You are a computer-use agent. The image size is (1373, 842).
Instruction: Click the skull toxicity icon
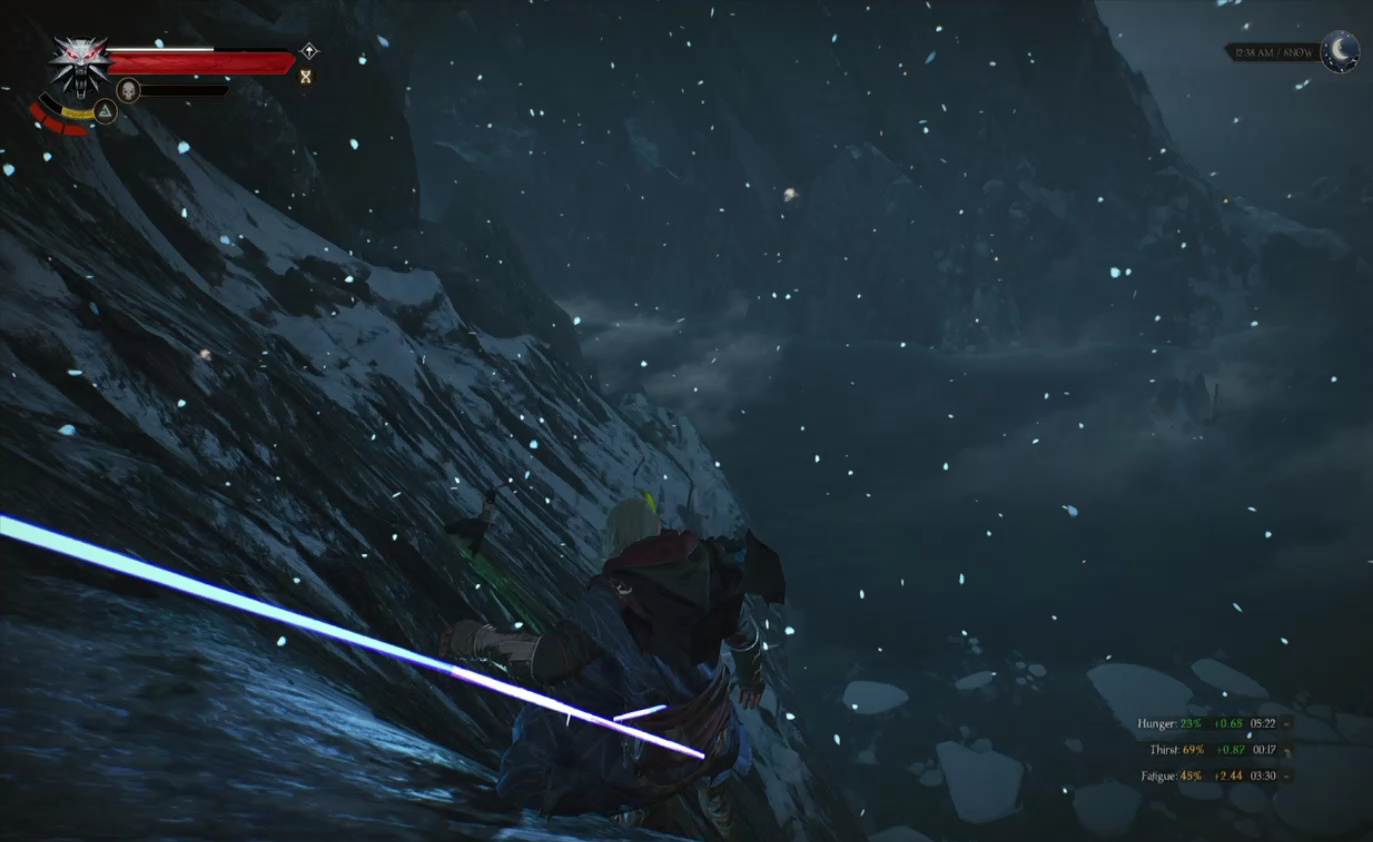(128, 91)
